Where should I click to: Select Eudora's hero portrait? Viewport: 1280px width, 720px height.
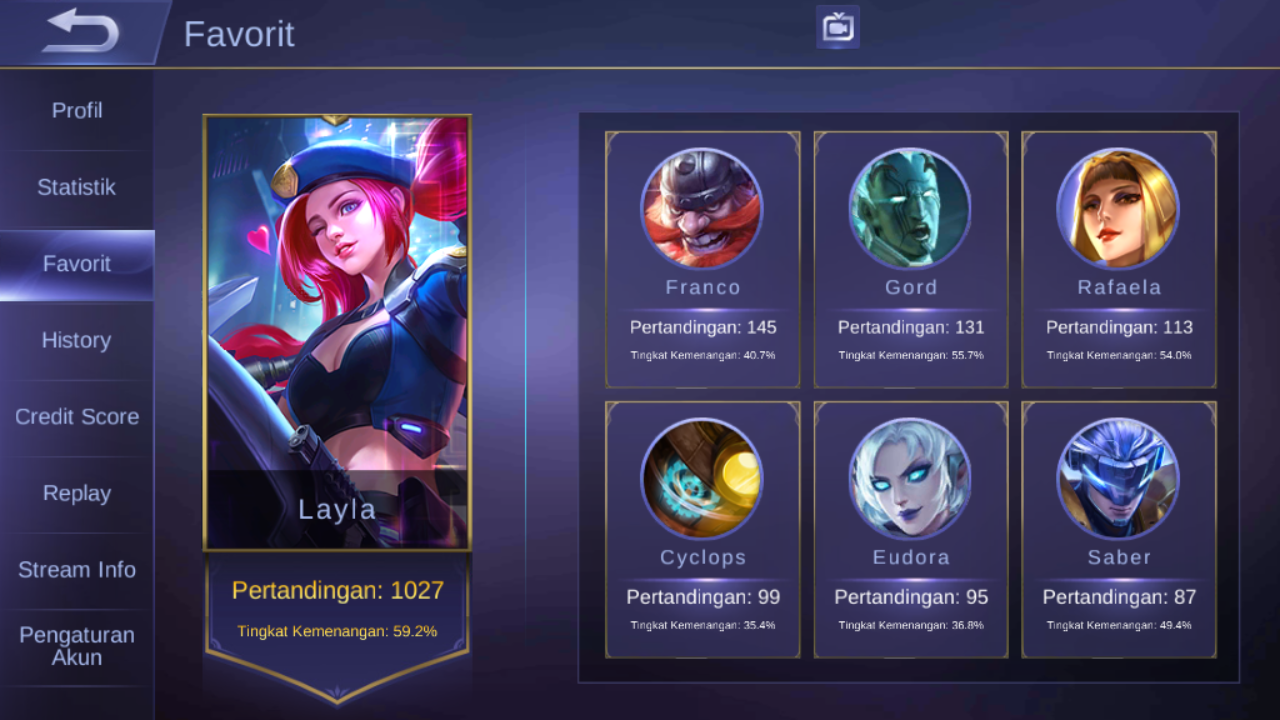click(x=910, y=478)
